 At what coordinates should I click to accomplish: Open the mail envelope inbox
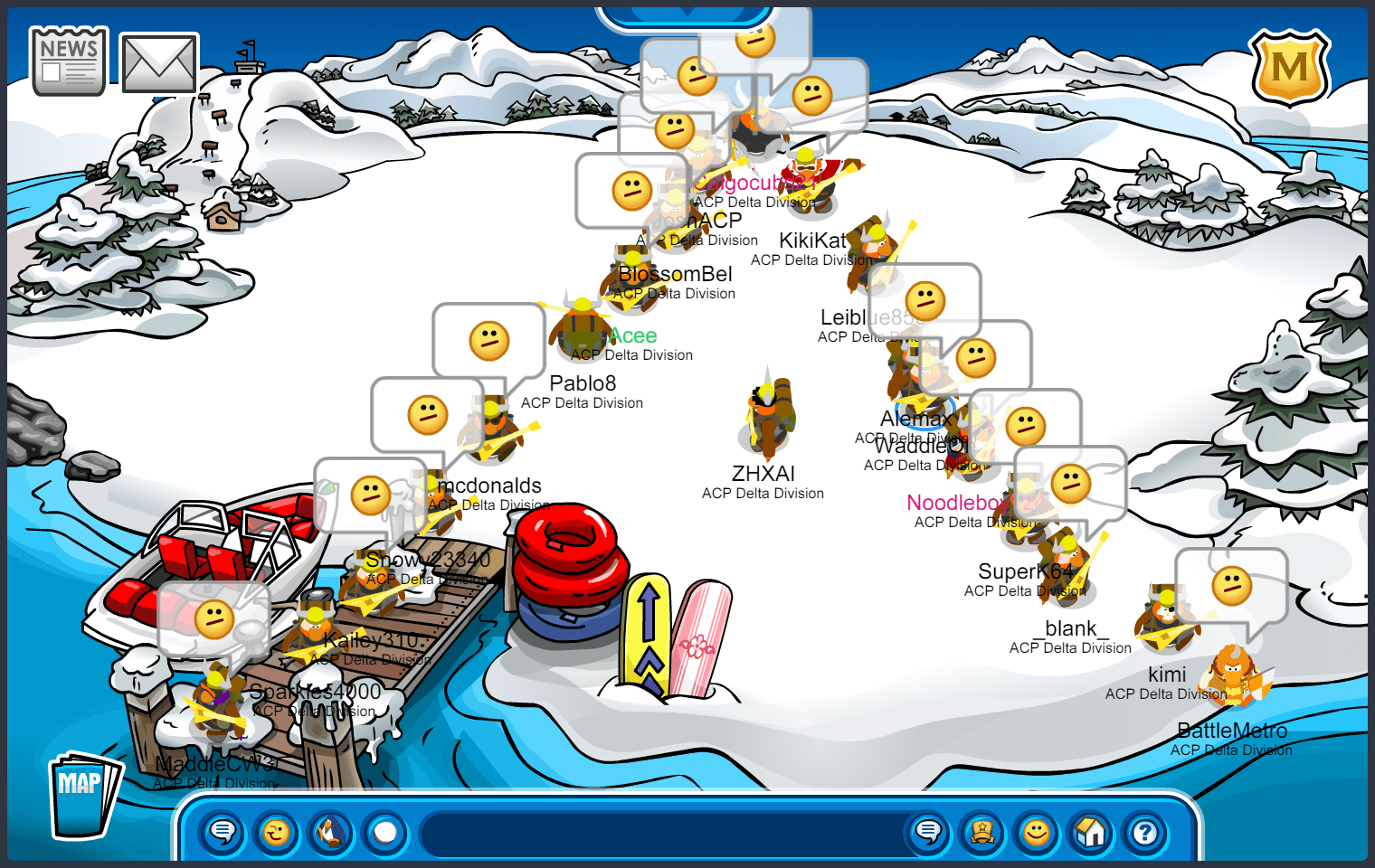pos(159,63)
